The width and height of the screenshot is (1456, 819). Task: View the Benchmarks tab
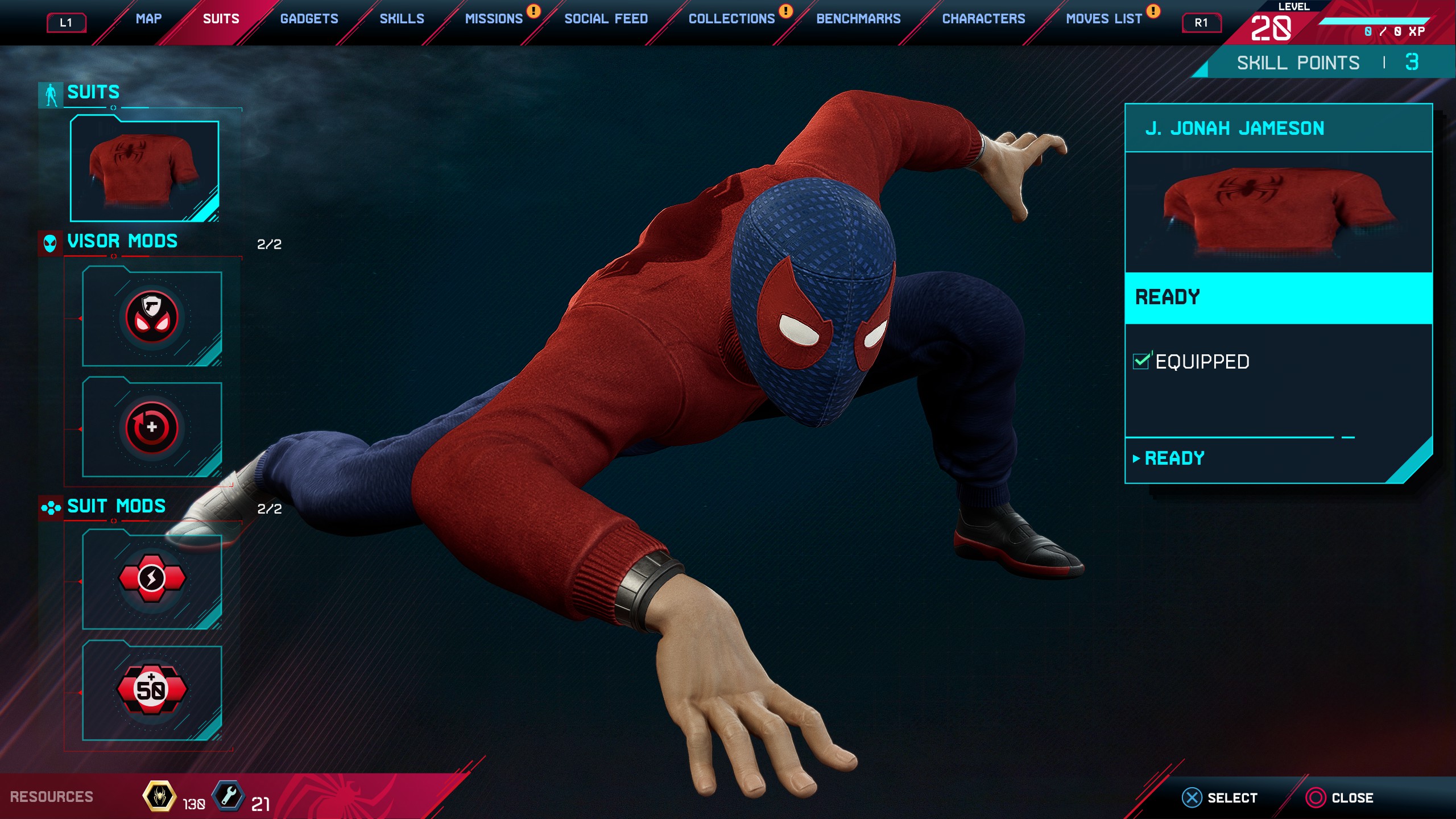(858, 19)
